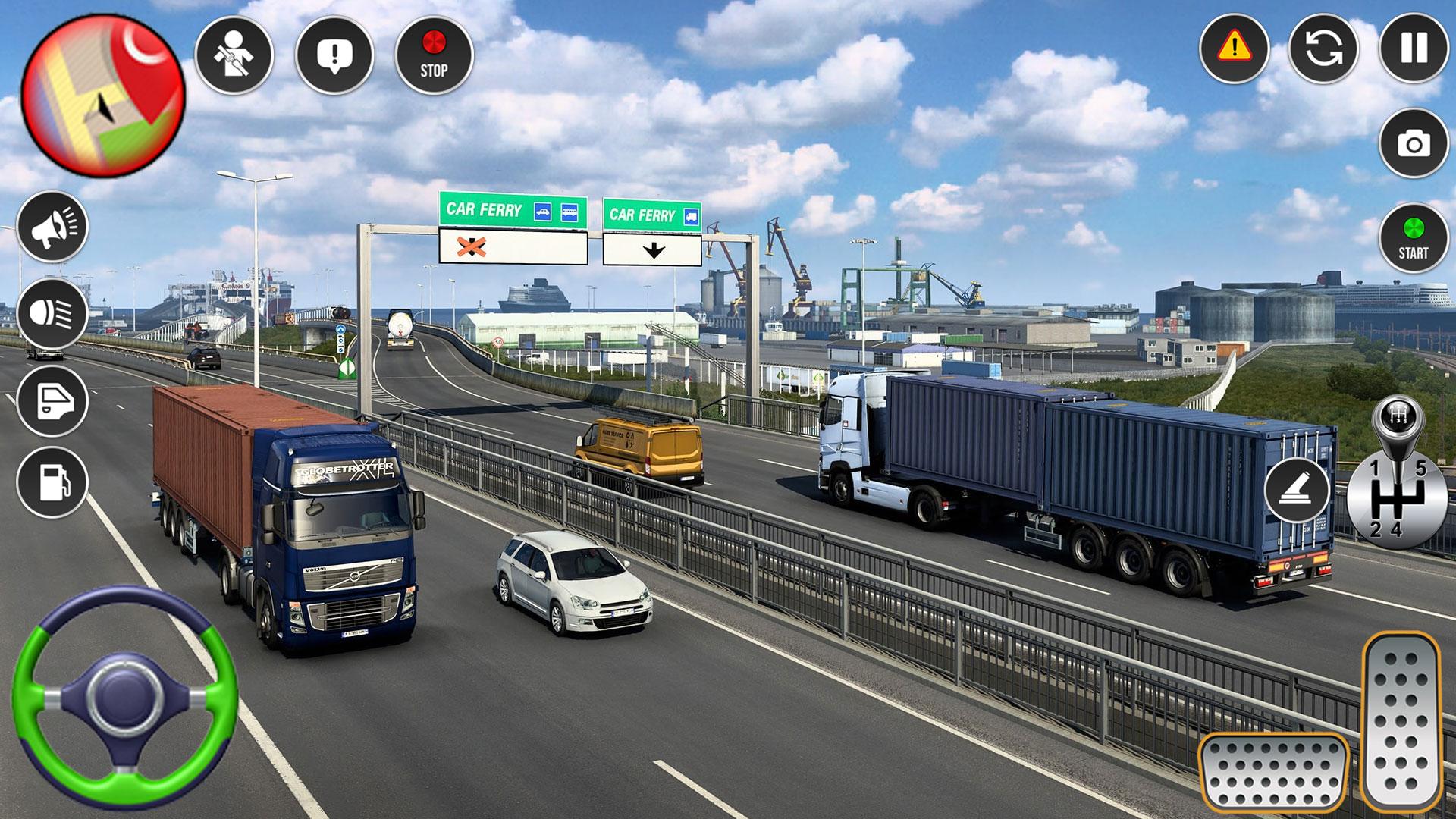Click the circular arrows reset button
This screenshot has width=1456, height=819.
click(x=1324, y=48)
